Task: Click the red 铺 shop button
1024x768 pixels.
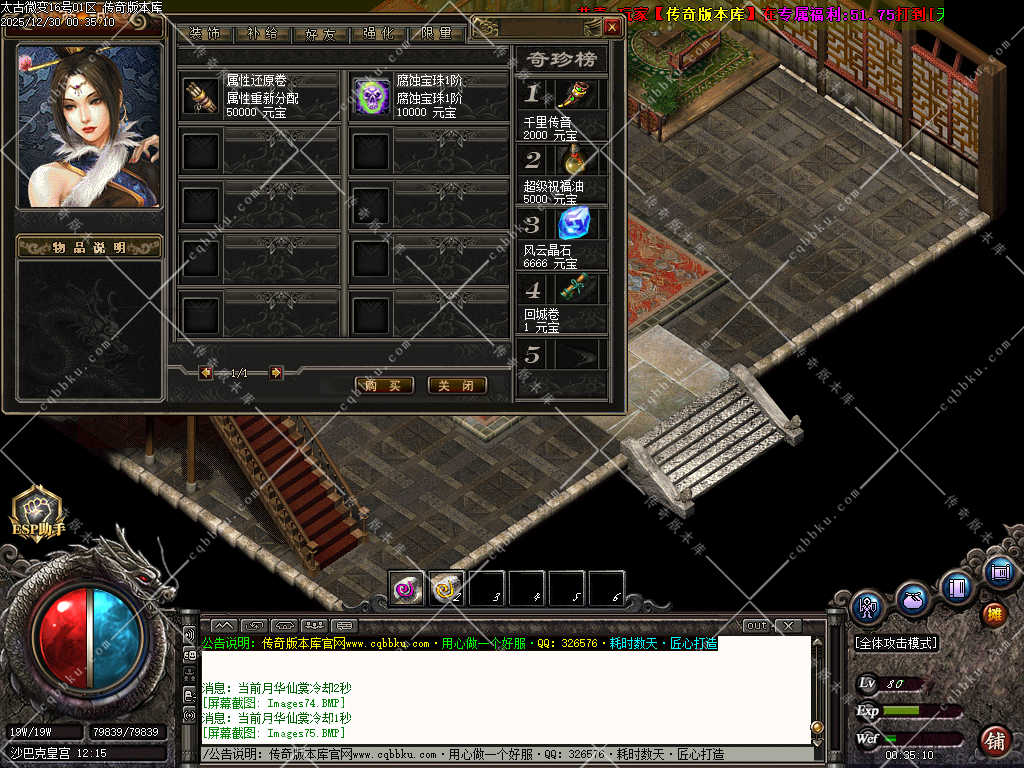Action: [995, 741]
